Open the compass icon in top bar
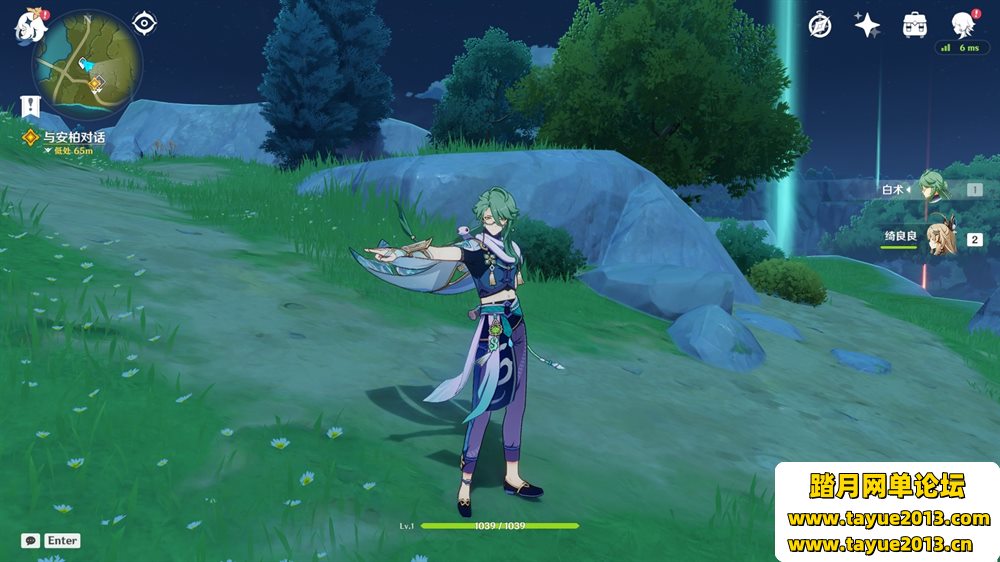This screenshot has width=1000, height=562. pyautogui.click(x=820, y=25)
